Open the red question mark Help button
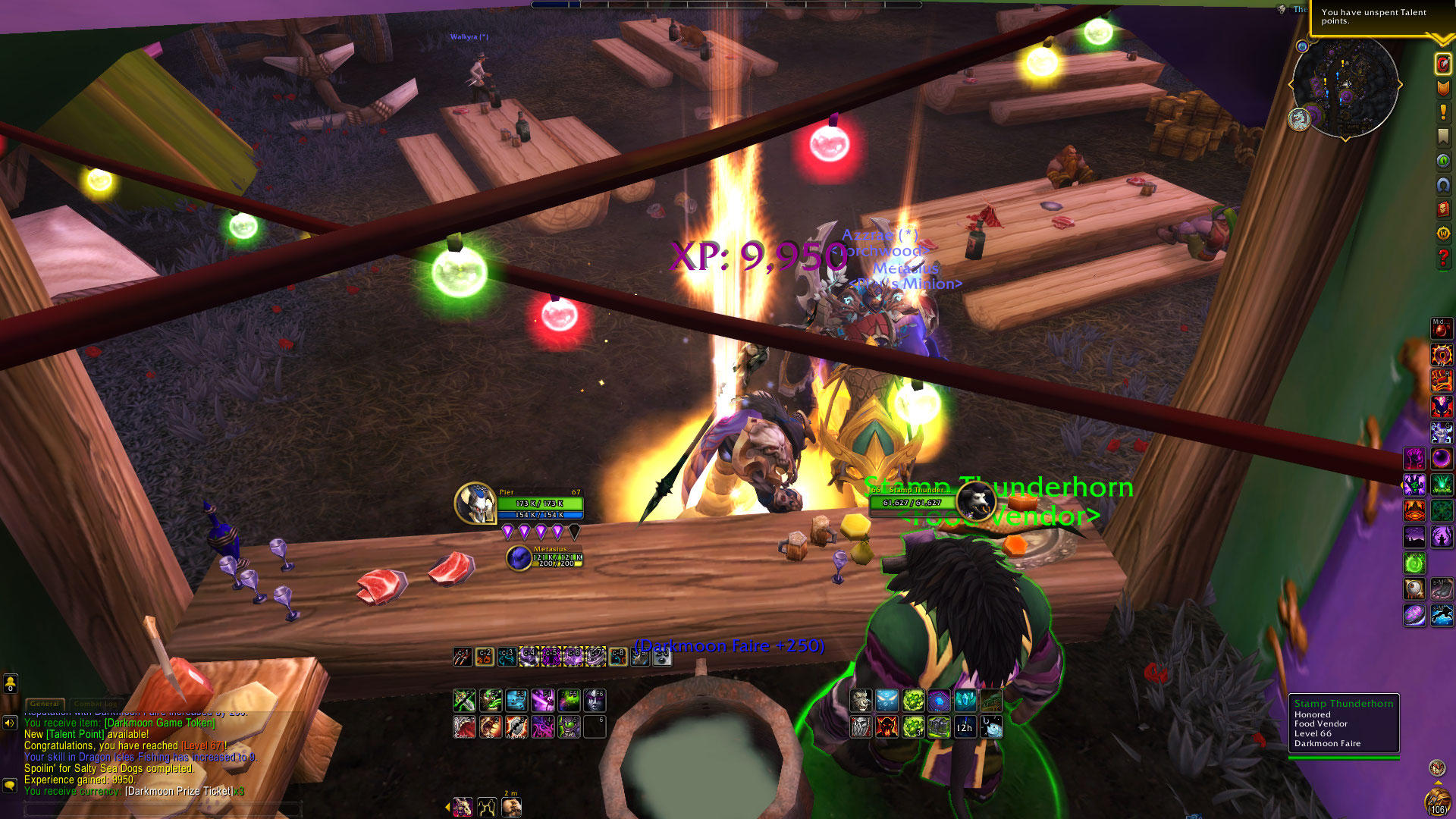The height and width of the screenshot is (819, 1456). pyautogui.click(x=1442, y=258)
